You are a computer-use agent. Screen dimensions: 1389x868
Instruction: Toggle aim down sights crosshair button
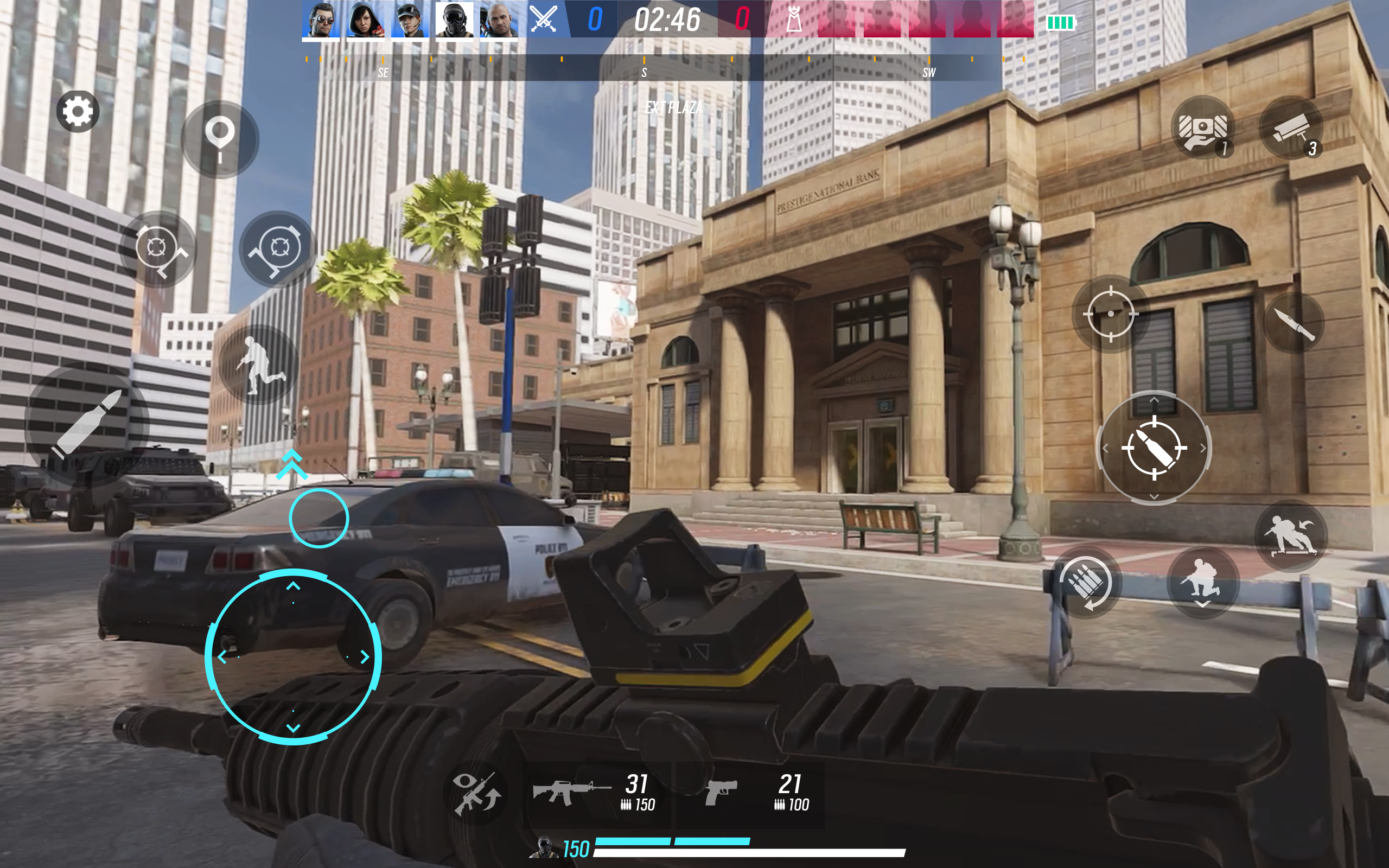1110,314
